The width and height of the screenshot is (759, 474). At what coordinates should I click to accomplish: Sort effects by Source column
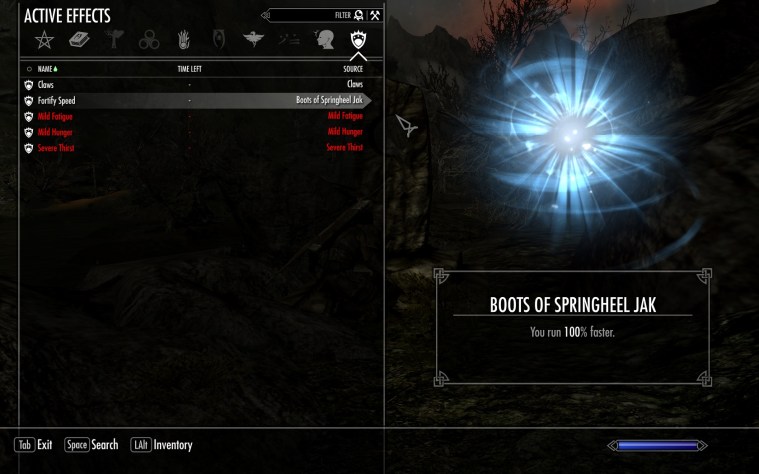pyautogui.click(x=351, y=69)
